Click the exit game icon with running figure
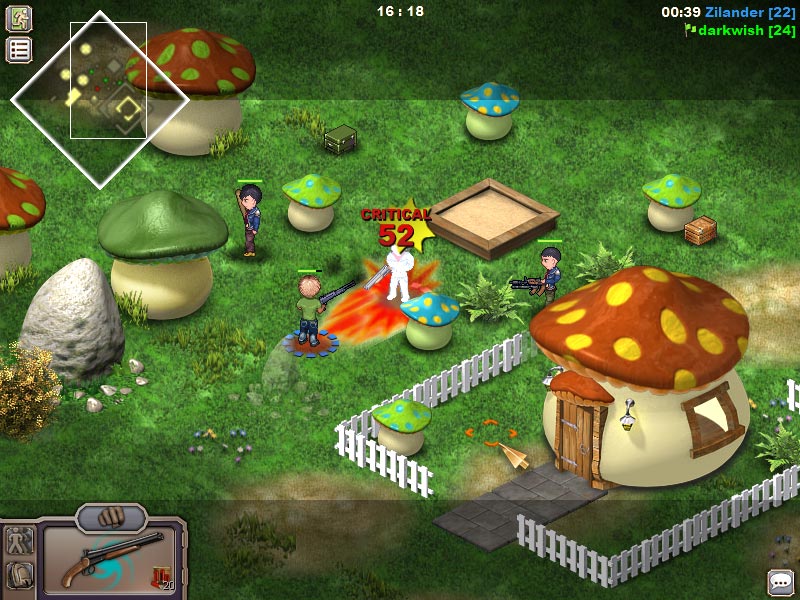This screenshot has height=600, width=800. click(x=19, y=18)
